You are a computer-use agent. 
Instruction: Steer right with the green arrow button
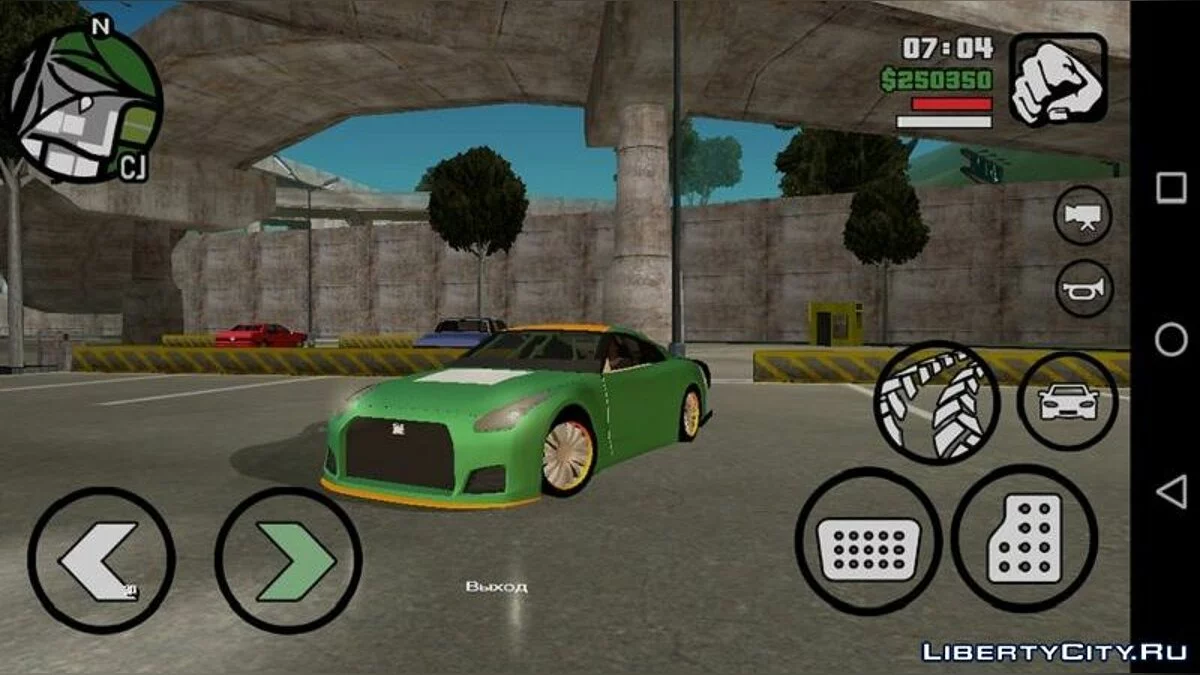288,560
